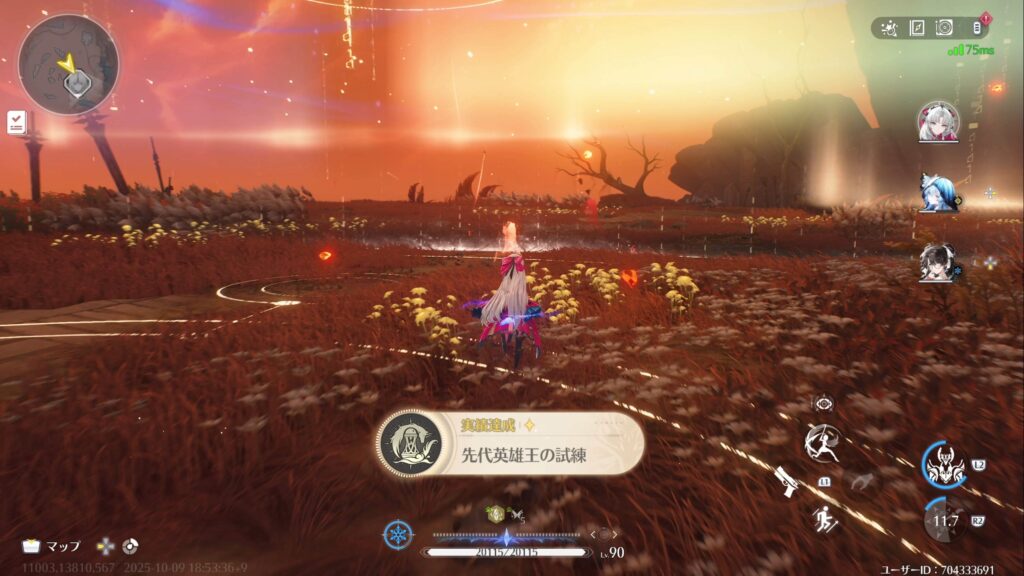Open the quest checklist icon
1024x576 pixels.
coord(15,123)
